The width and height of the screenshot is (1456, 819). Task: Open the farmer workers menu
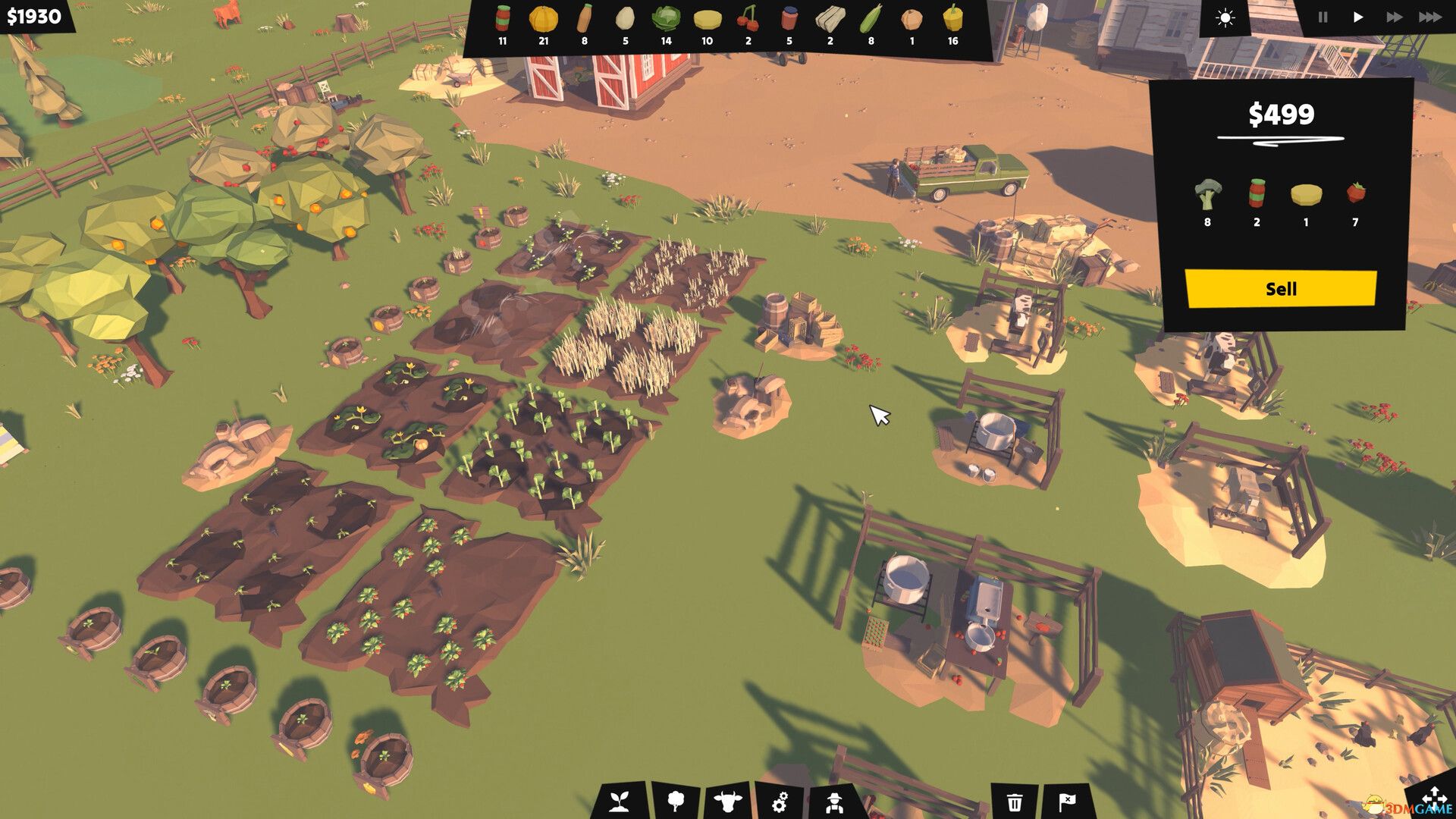[834, 801]
